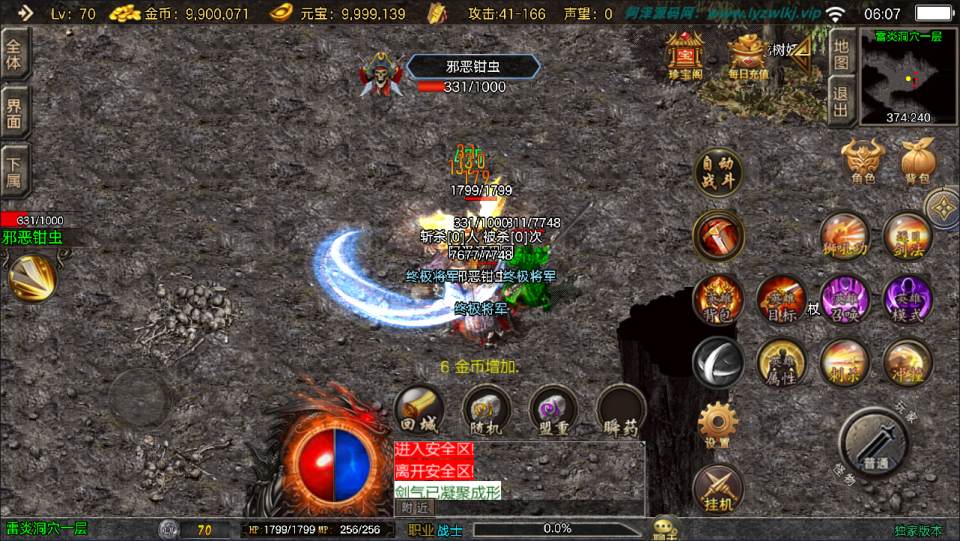
Task: Activate the 狮吼功 lion roar skill
Action: coord(844,237)
